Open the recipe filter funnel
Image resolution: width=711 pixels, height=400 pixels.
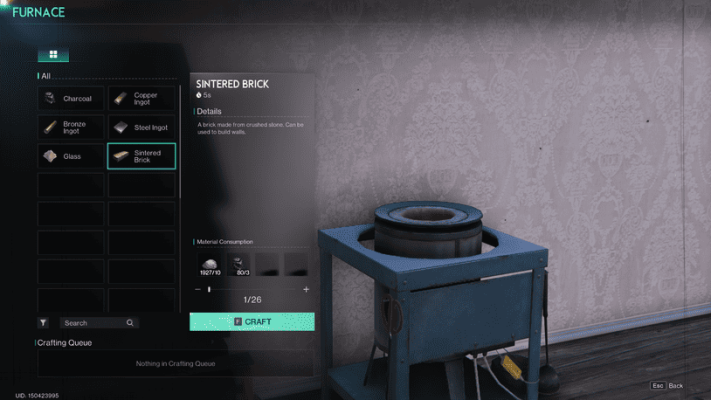click(43, 323)
